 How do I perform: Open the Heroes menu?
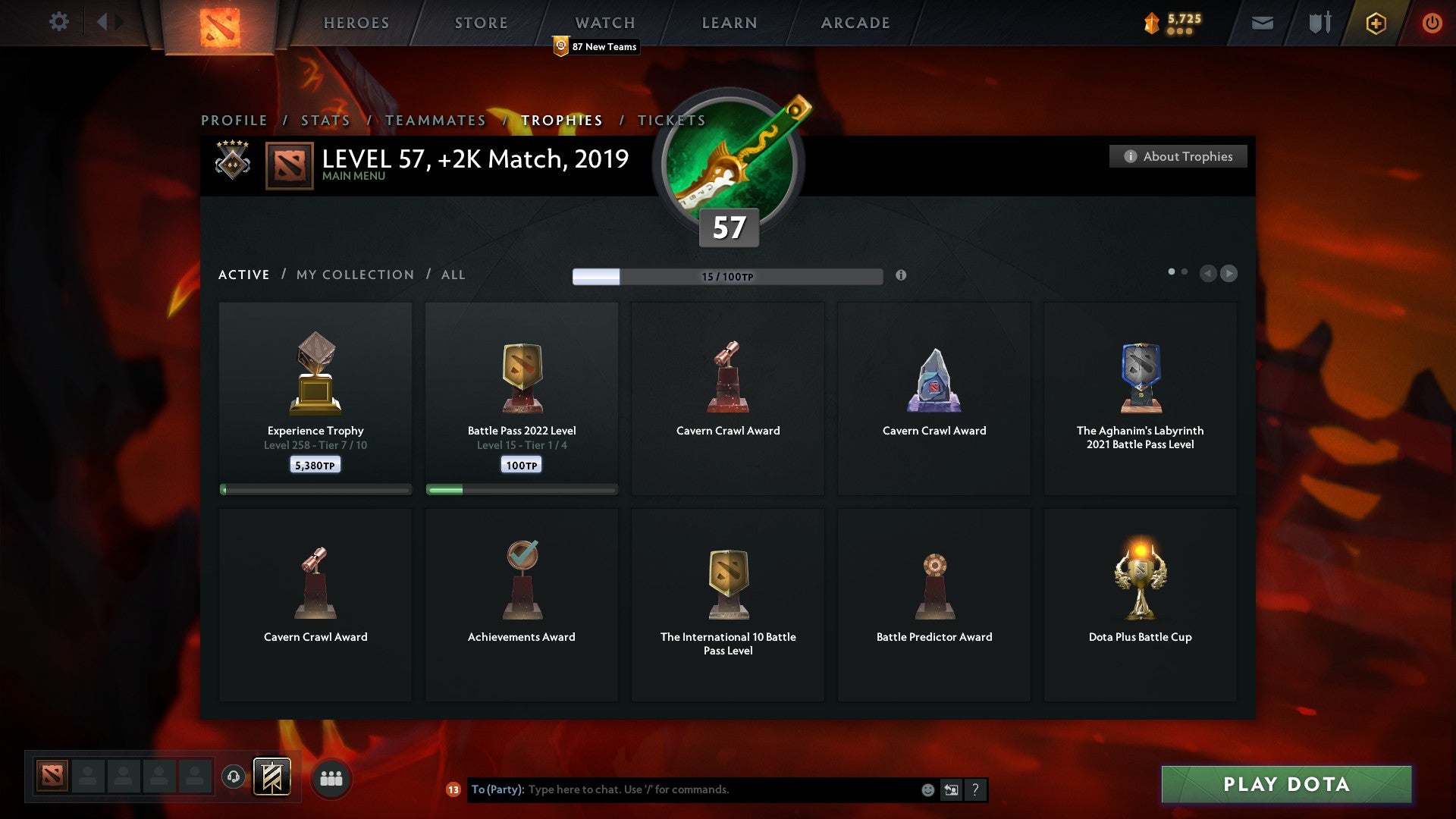[x=356, y=22]
